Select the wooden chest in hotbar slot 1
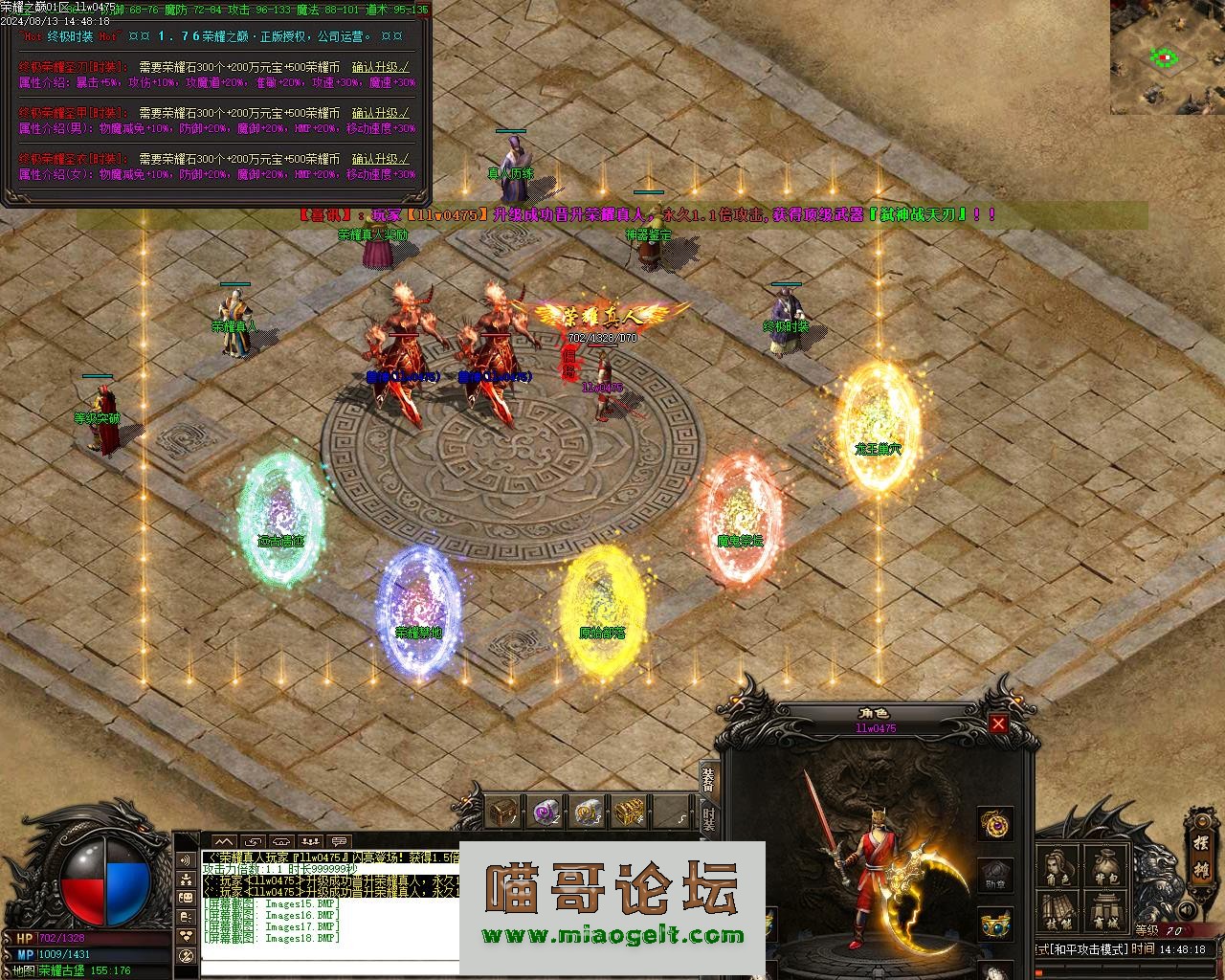This screenshot has width=1225, height=980. [503, 812]
